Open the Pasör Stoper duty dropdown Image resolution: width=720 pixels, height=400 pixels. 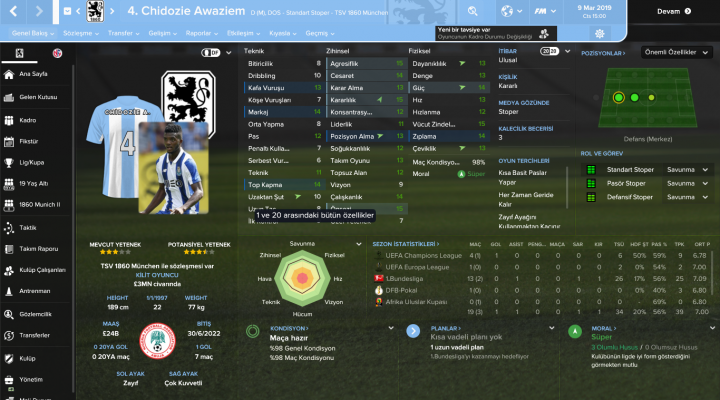click(687, 184)
